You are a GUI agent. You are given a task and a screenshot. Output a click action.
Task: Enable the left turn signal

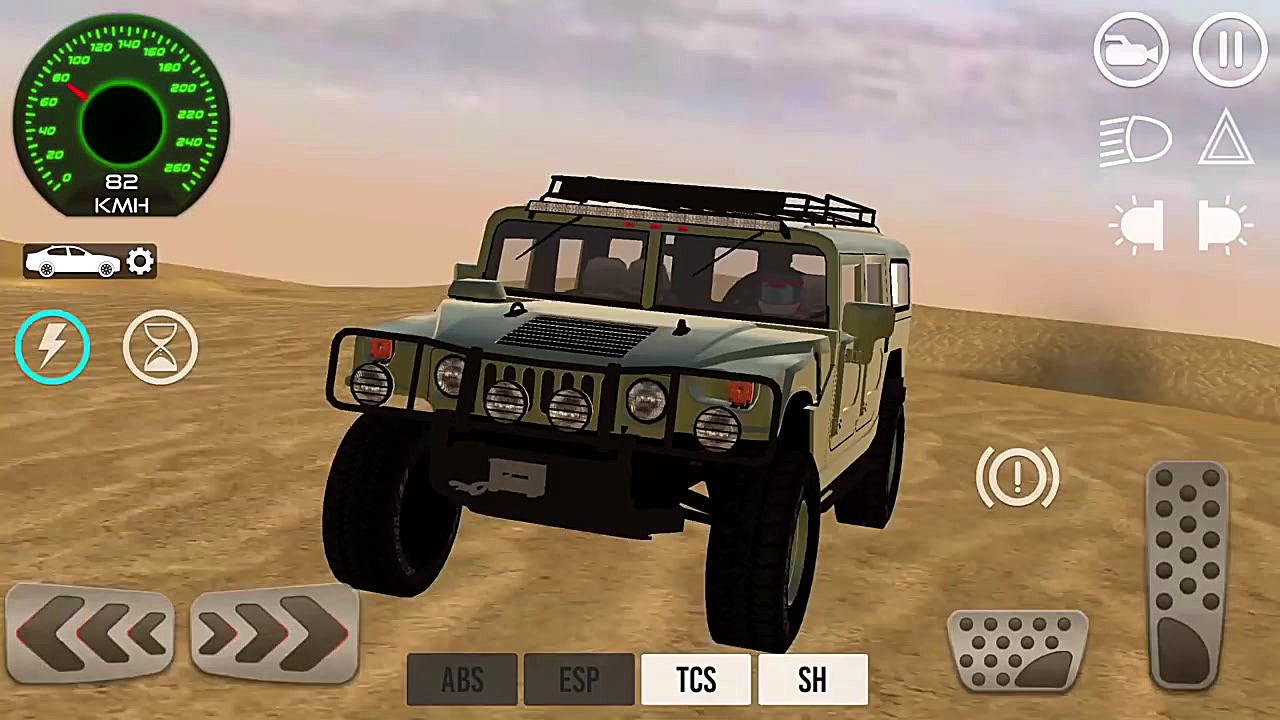click(x=1138, y=225)
